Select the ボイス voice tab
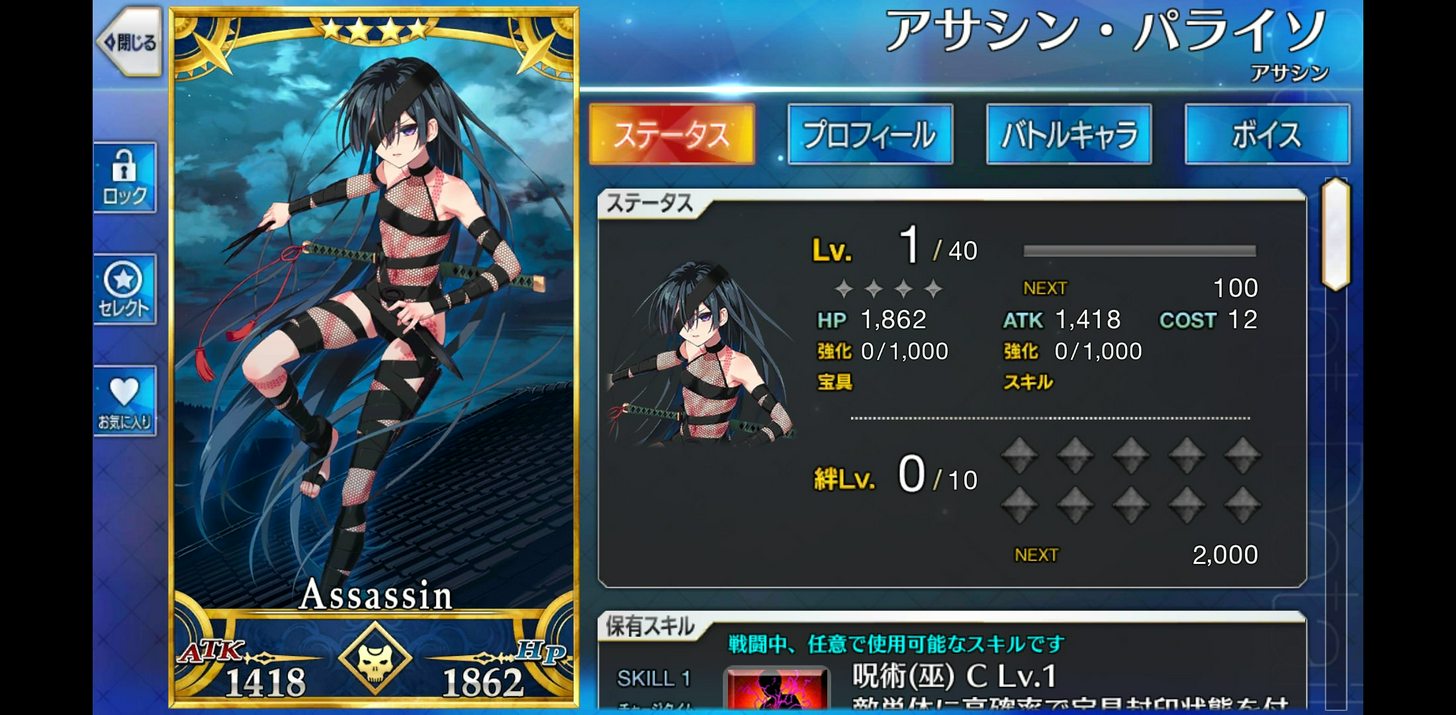 click(1266, 134)
